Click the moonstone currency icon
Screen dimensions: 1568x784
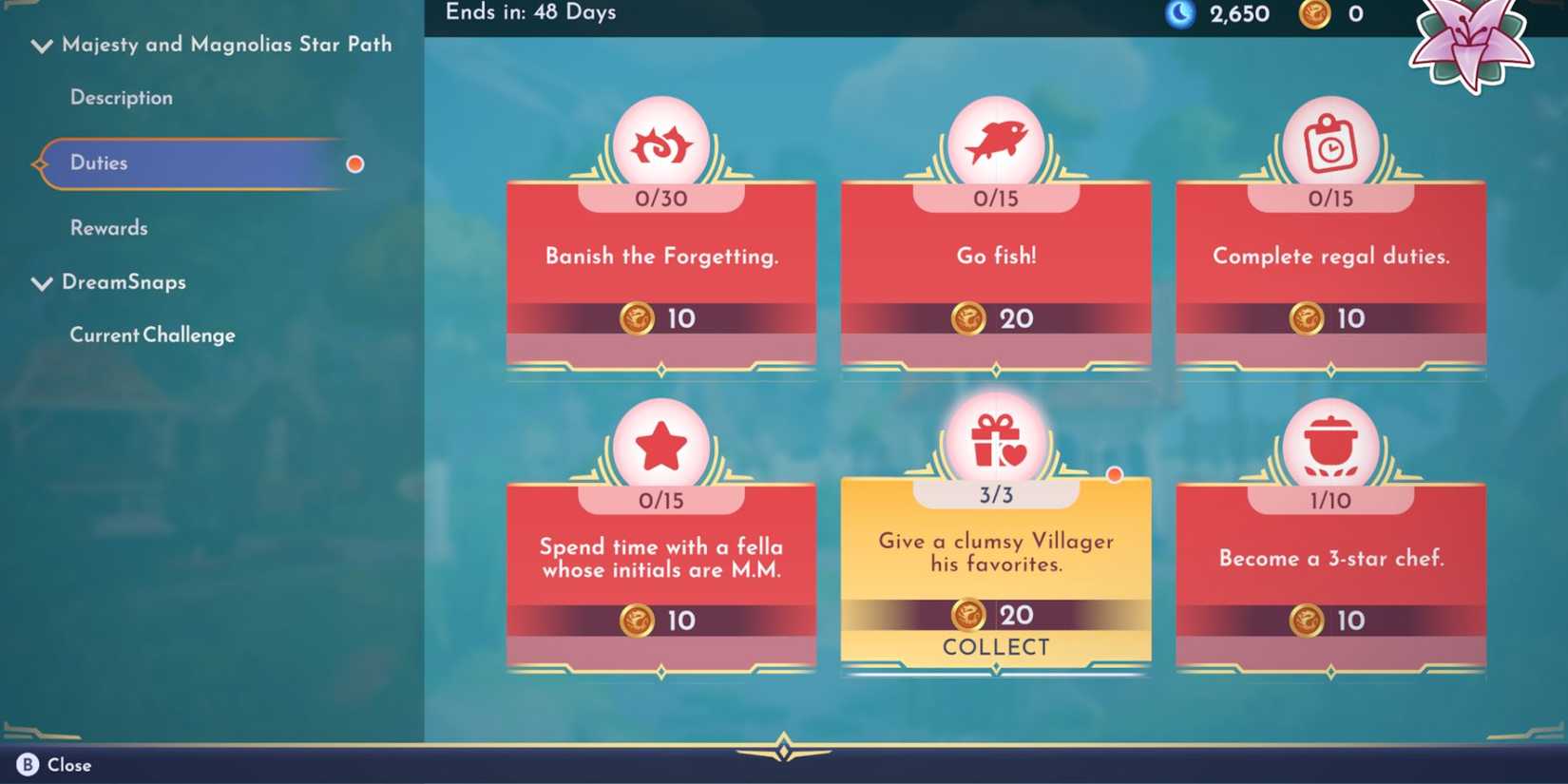pos(1179,14)
